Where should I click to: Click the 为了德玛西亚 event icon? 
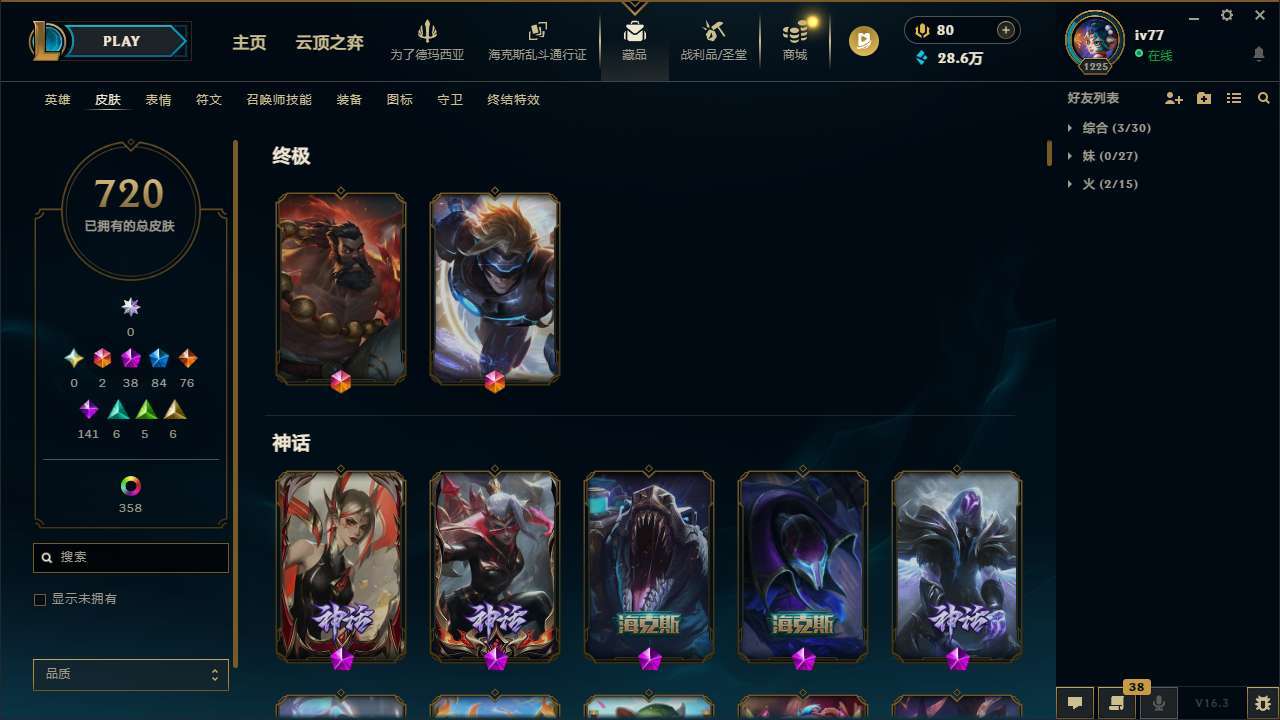click(x=428, y=40)
